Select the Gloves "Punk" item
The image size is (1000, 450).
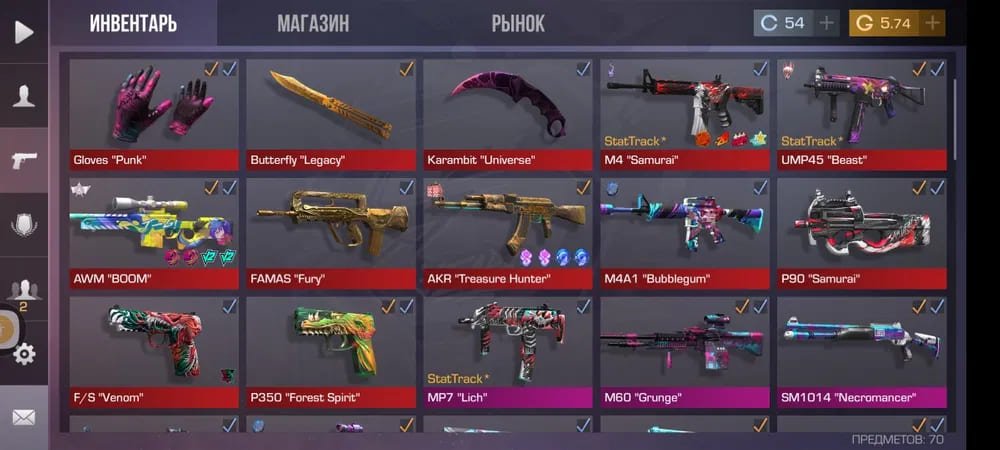(x=154, y=113)
